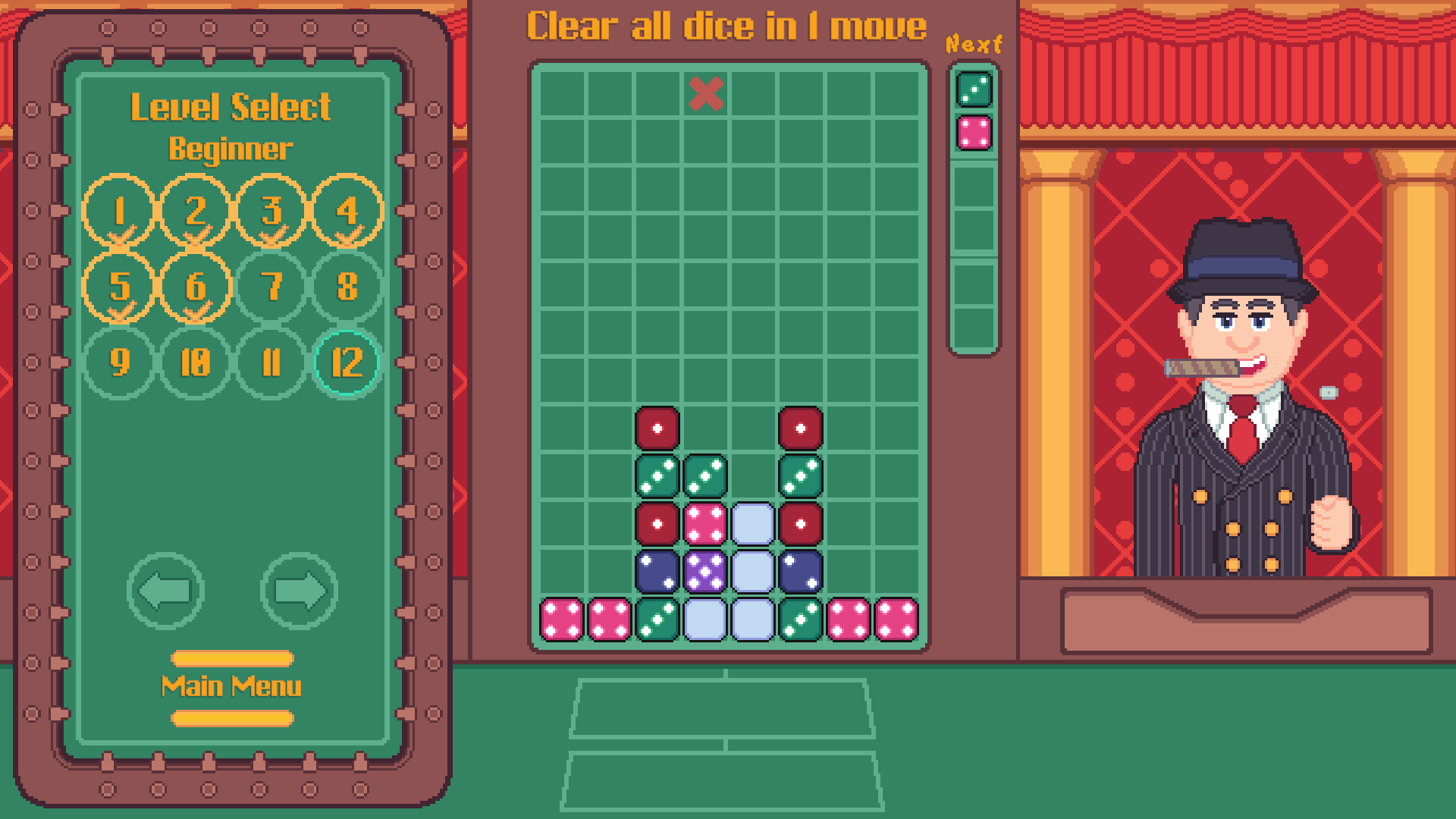
Task: Click the purple five die on the board
Action: [x=704, y=573]
